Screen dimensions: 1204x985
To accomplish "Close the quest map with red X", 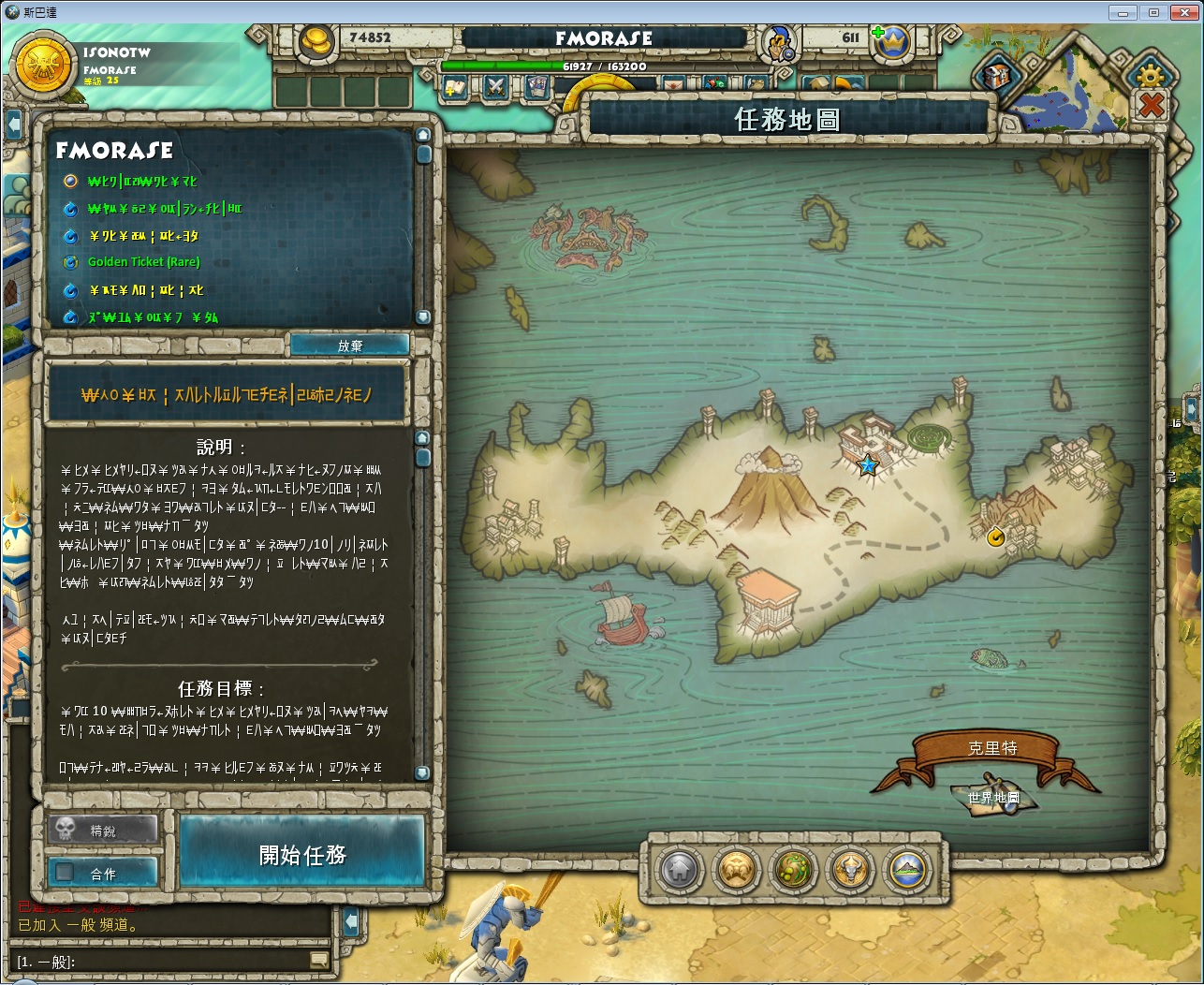I will click(1151, 105).
